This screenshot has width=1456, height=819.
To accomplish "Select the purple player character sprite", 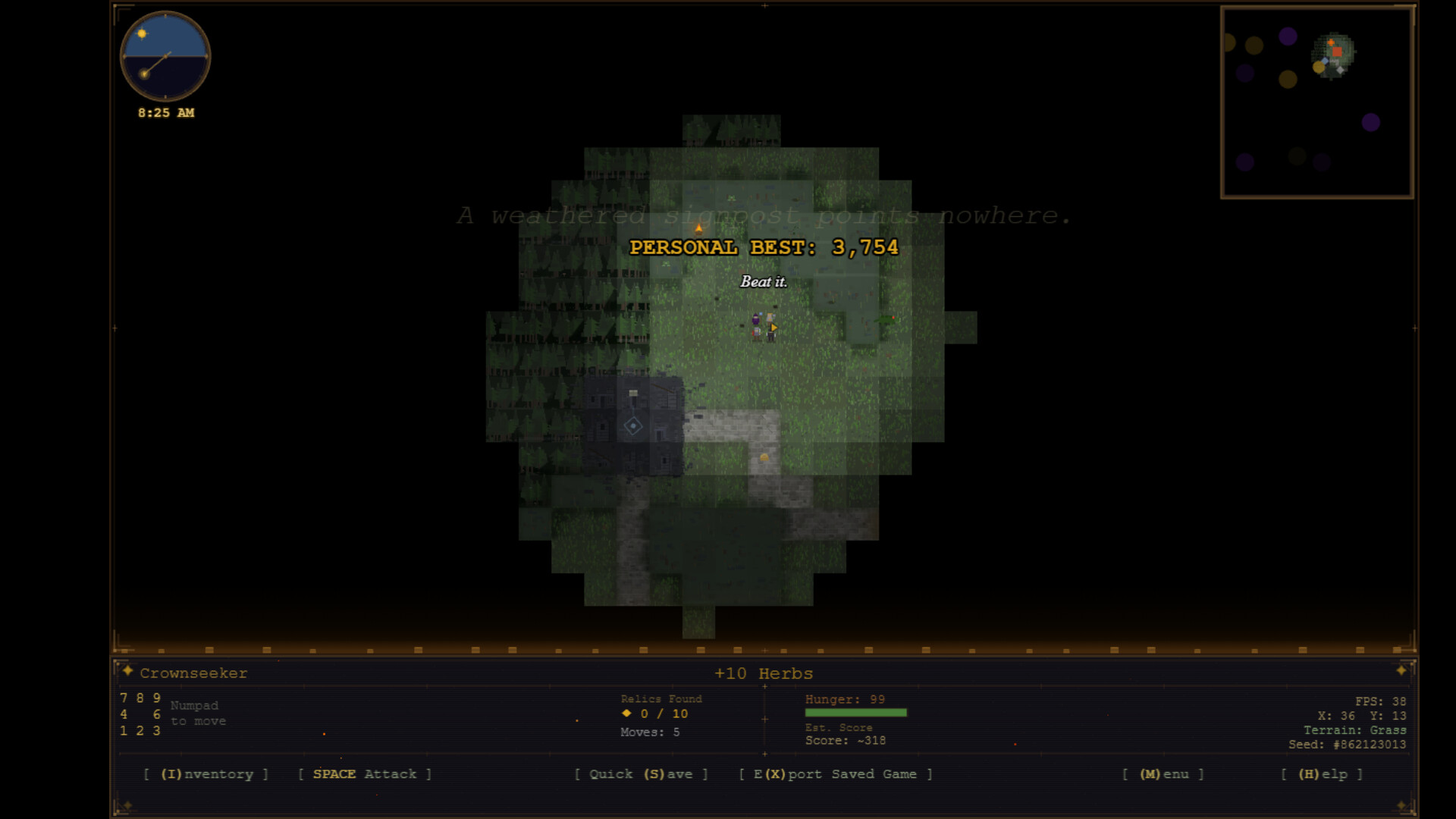I will pos(755,322).
